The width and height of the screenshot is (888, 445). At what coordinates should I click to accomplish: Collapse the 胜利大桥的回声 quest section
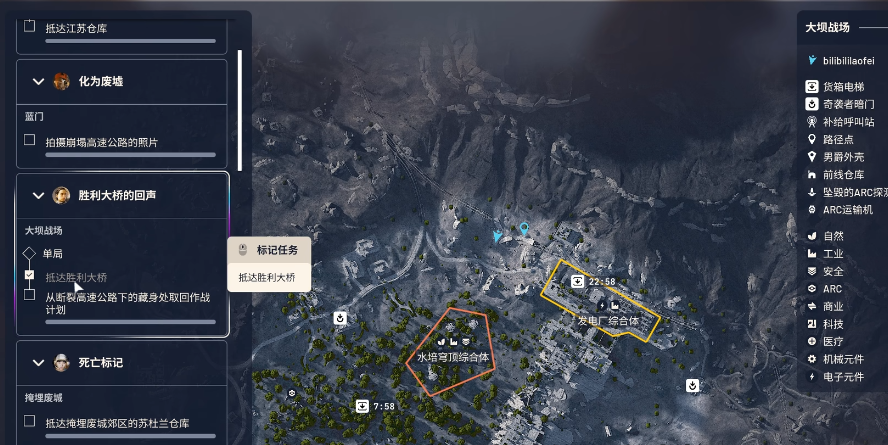(x=39, y=195)
